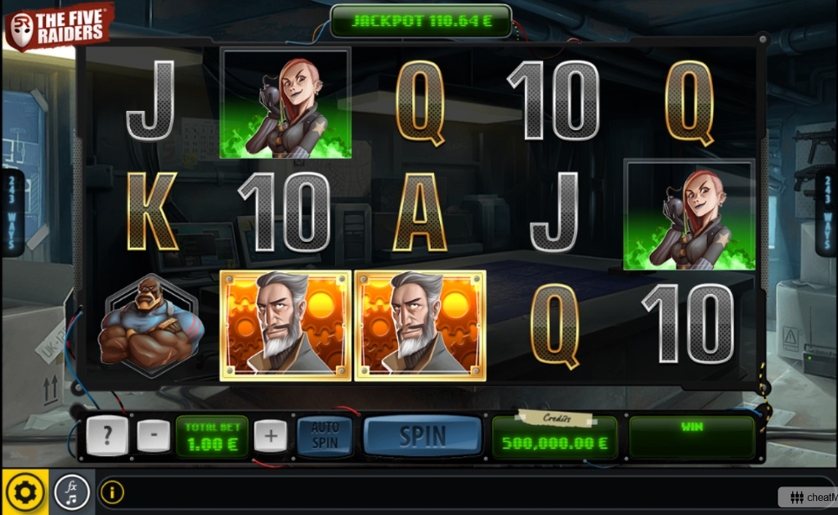Open the yellow gear settings
Image resolution: width=838 pixels, height=515 pixels.
click(x=25, y=492)
